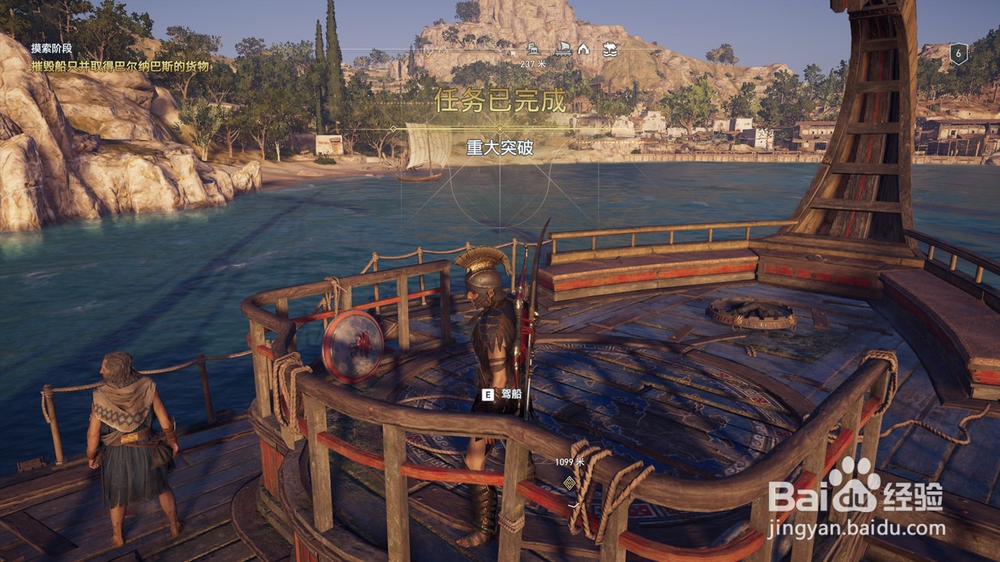The height and width of the screenshot is (562, 1000).
Task: Select the ship icon on compass
Action: pos(563,48)
